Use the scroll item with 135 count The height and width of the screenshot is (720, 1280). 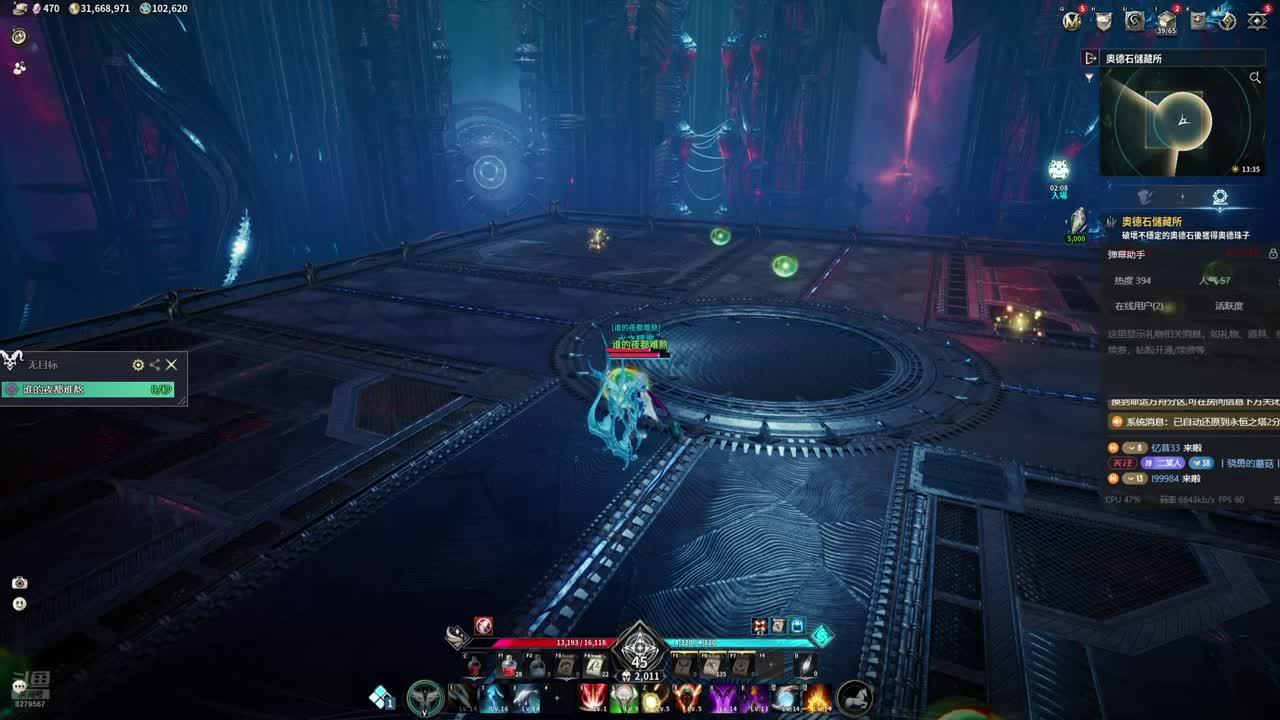pos(713,665)
